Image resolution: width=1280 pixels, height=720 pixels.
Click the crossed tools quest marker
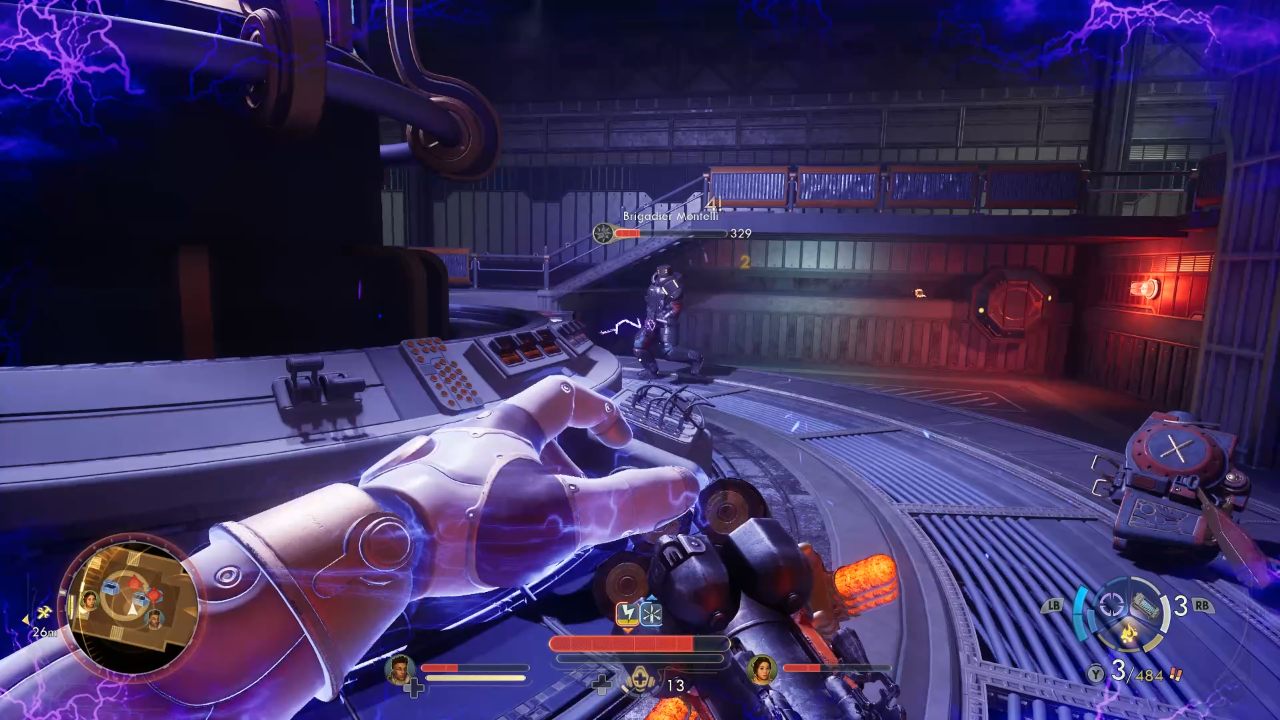44,612
